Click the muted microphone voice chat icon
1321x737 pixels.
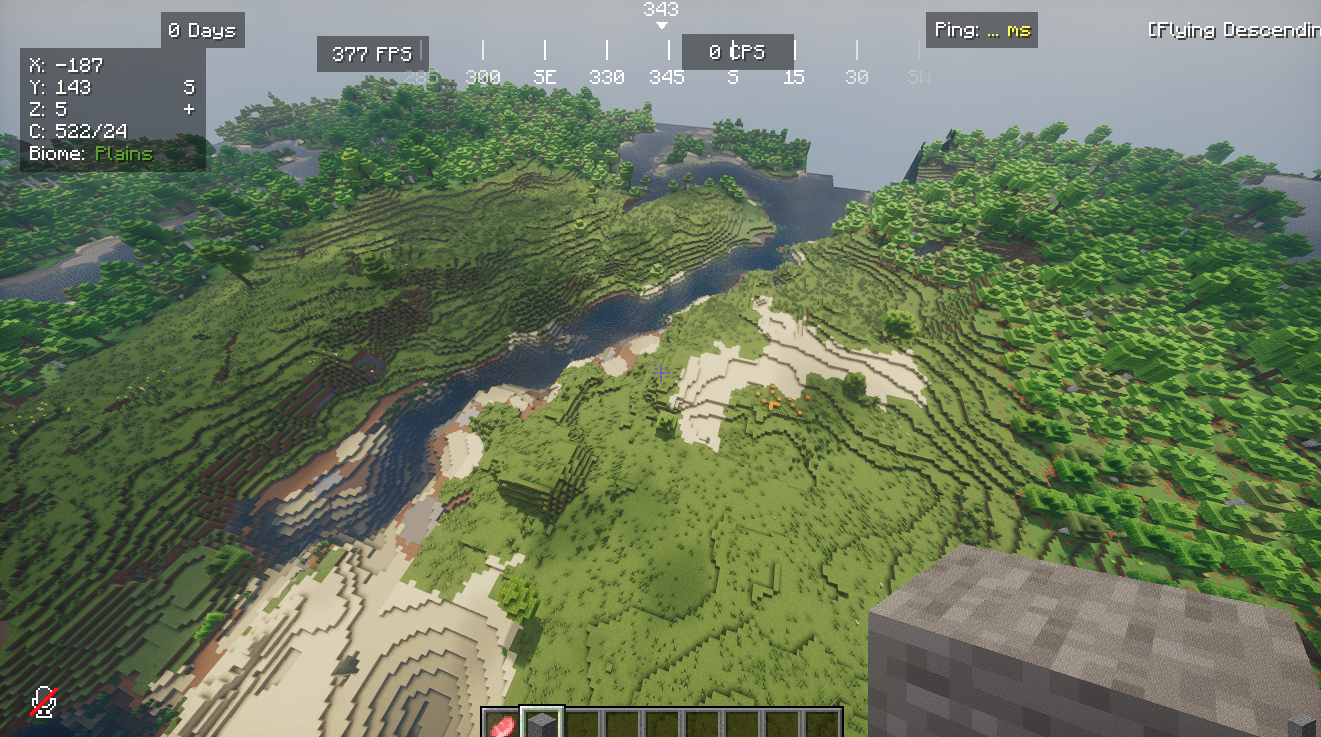click(43, 701)
